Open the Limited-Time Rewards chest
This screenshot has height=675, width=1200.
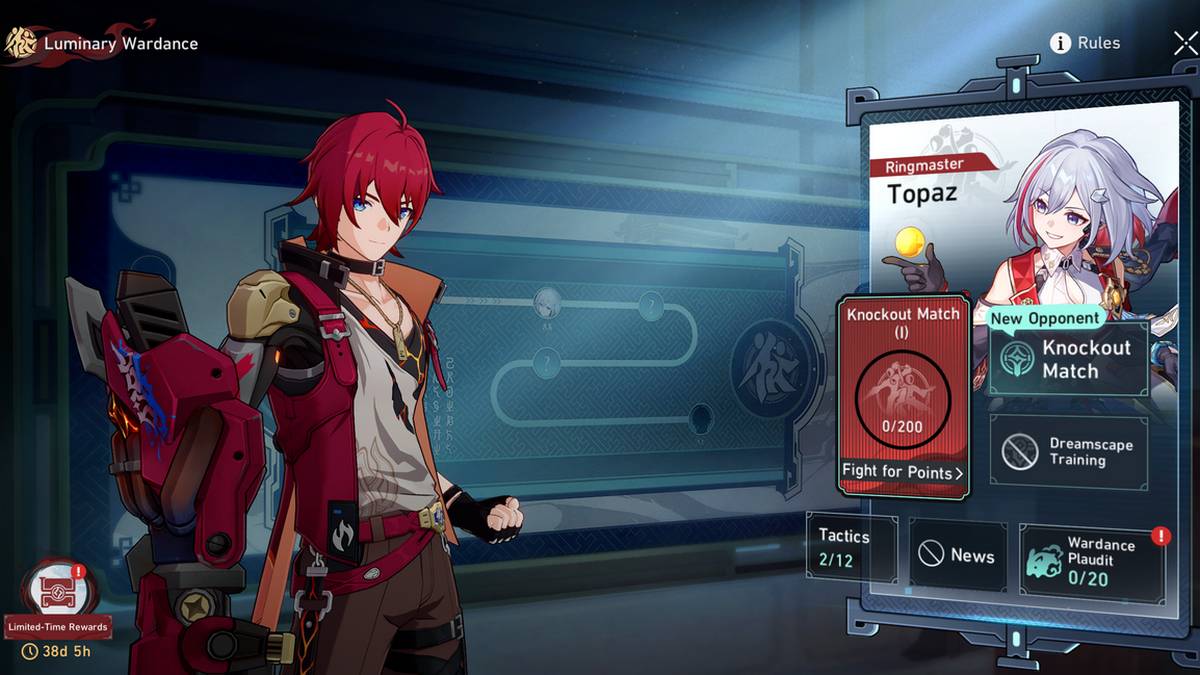pos(55,590)
